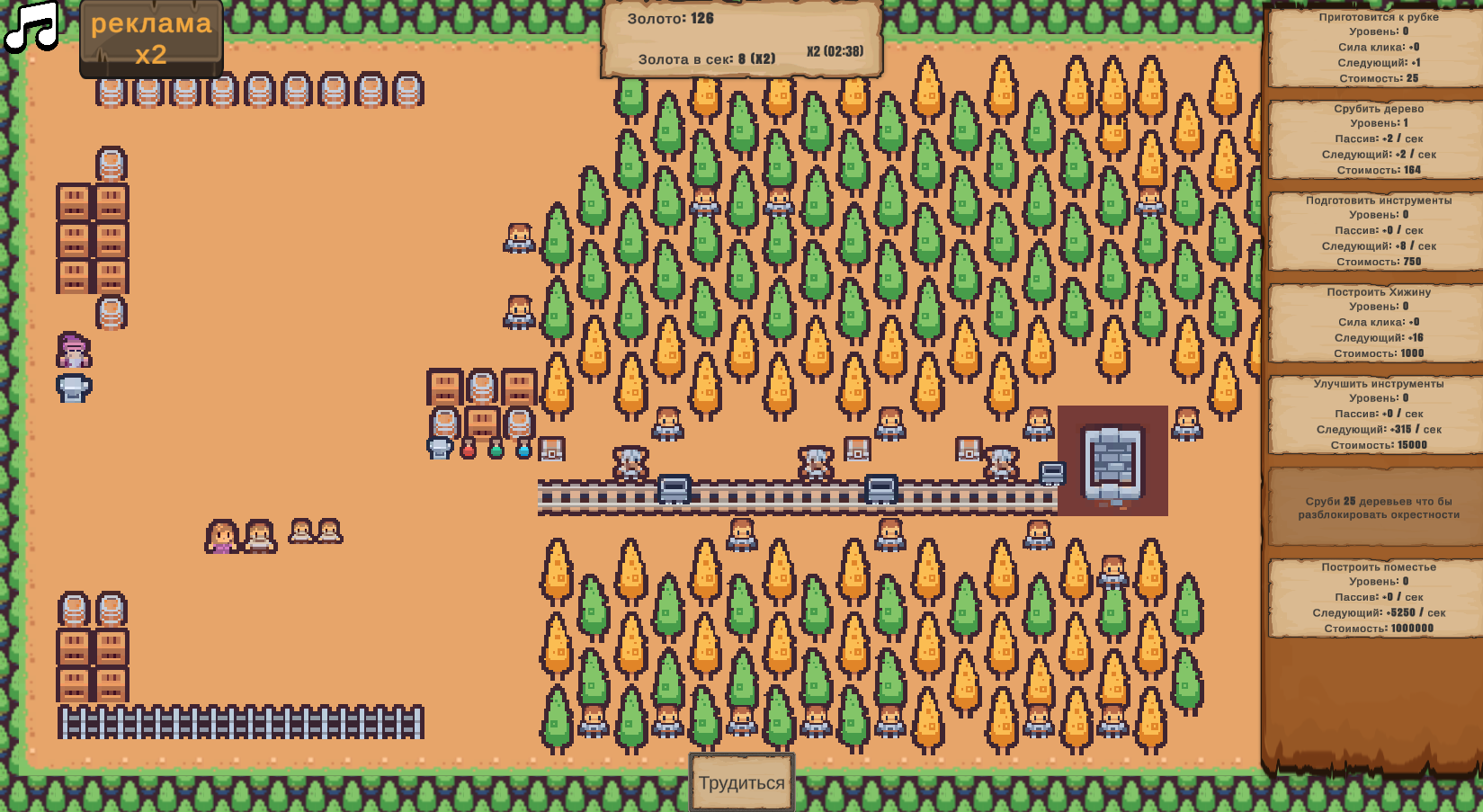Image resolution: width=1483 pixels, height=812 pixels.
Task: Click a minecart on the railway tracks
Action: (x=675, y=487)
